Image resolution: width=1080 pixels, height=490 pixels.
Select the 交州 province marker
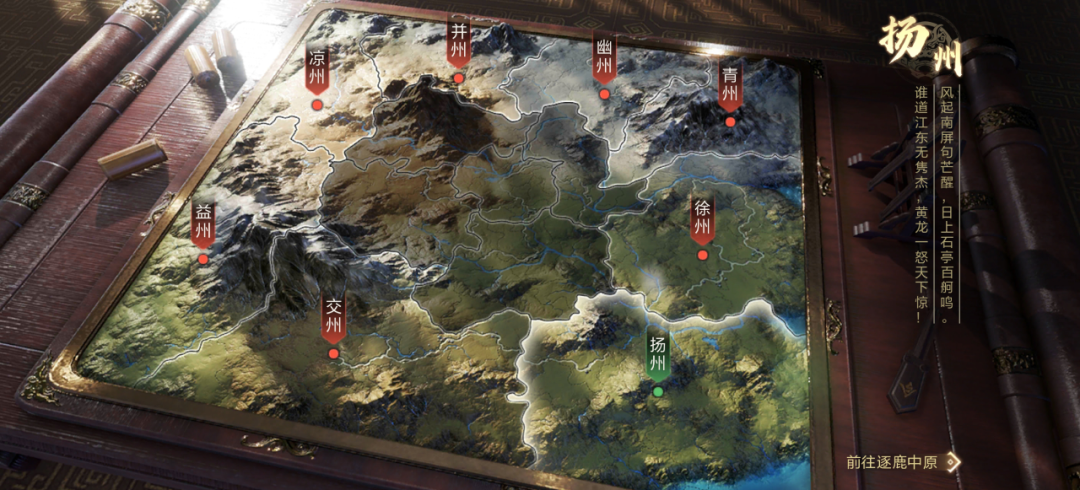tap(333, 320)
